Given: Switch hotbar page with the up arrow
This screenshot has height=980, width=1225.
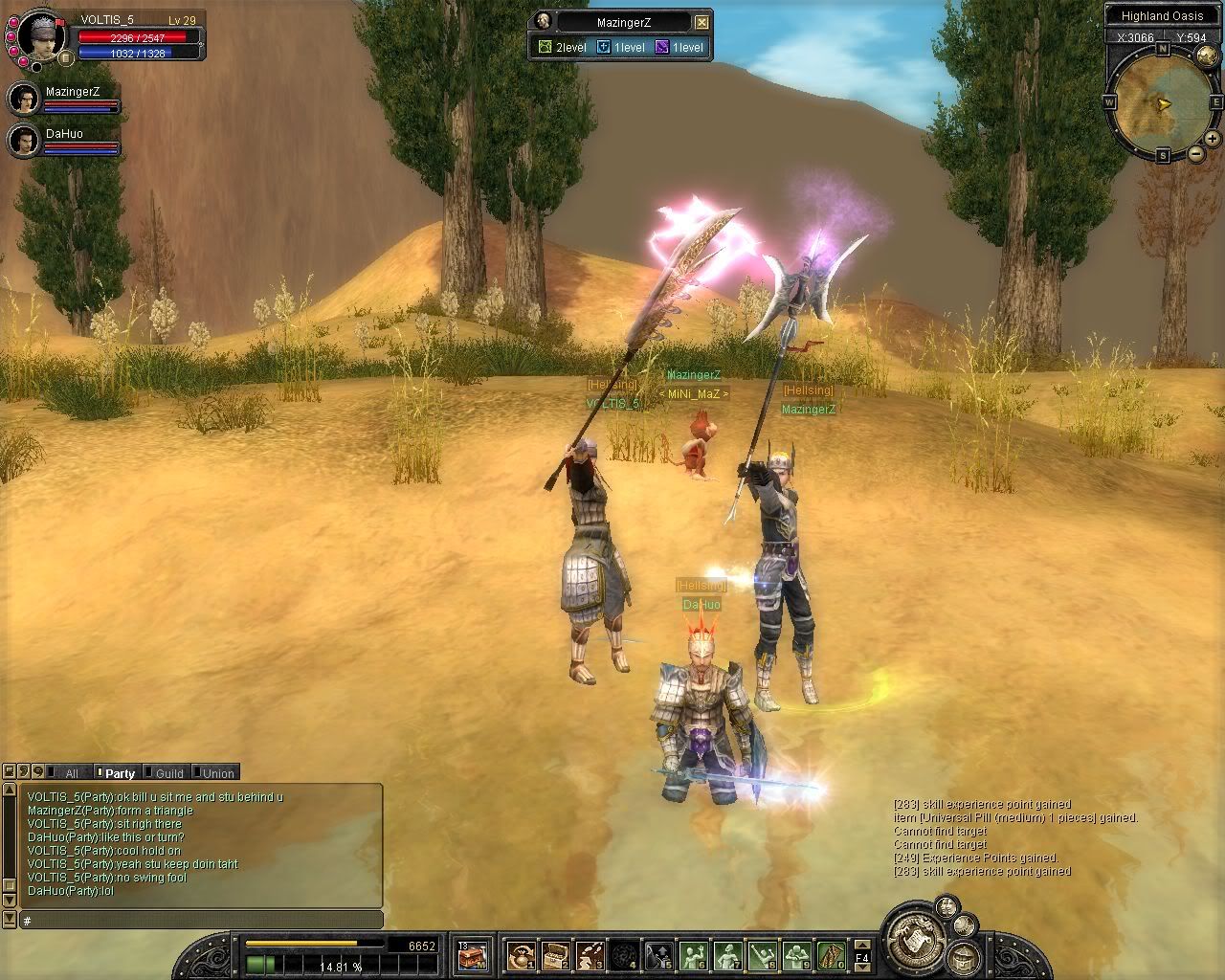Looking at the screenshot, I should click(861, 947).
